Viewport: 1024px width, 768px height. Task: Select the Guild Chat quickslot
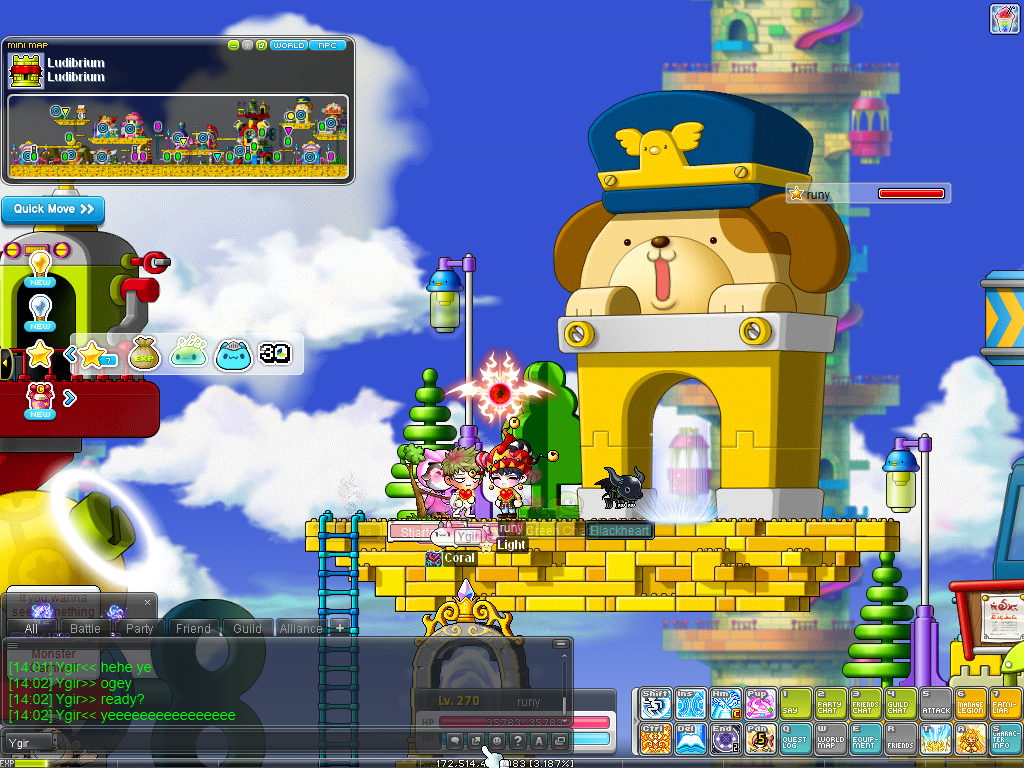[899, 703]
